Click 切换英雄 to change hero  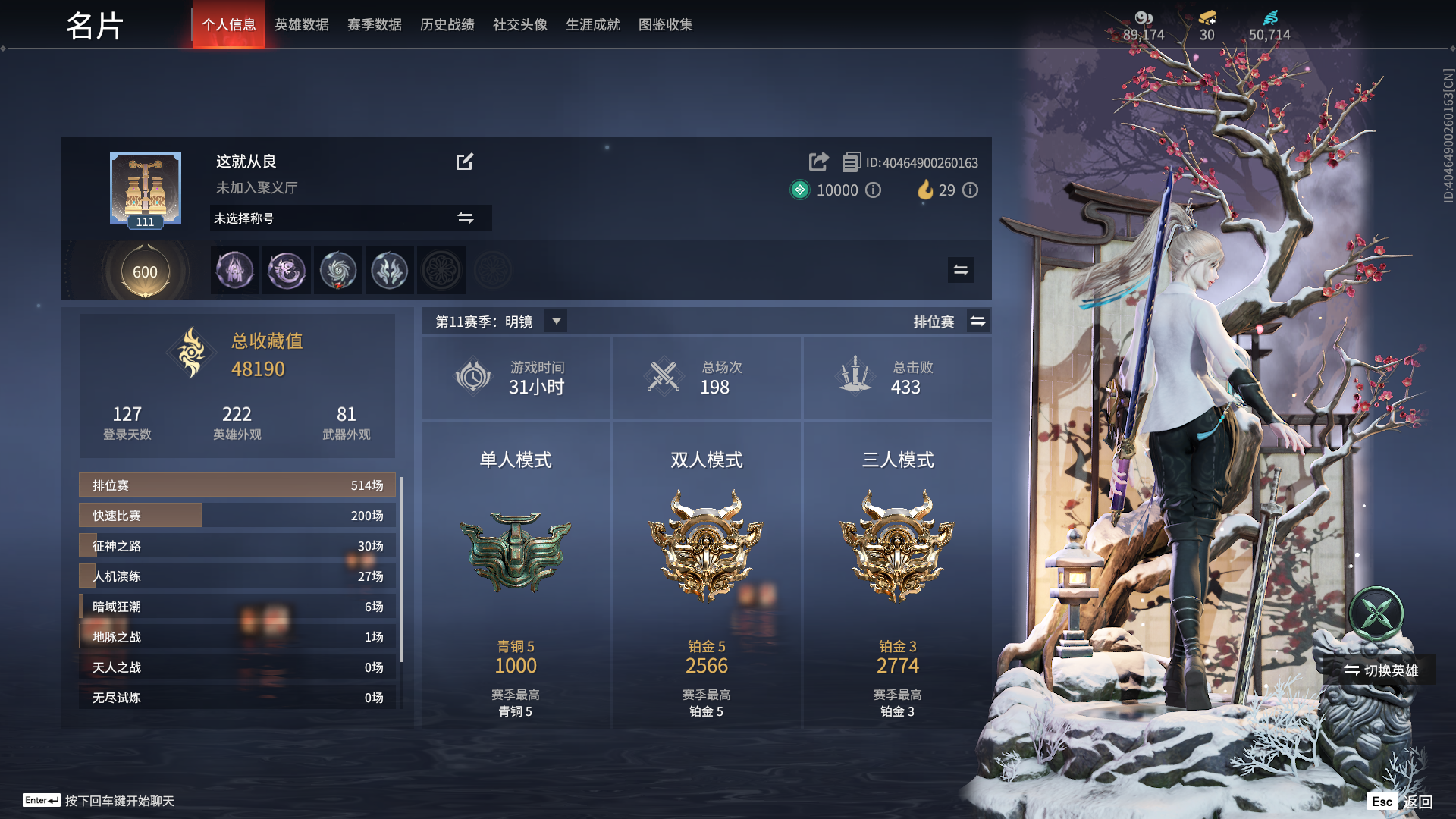tap(1380, 670)
